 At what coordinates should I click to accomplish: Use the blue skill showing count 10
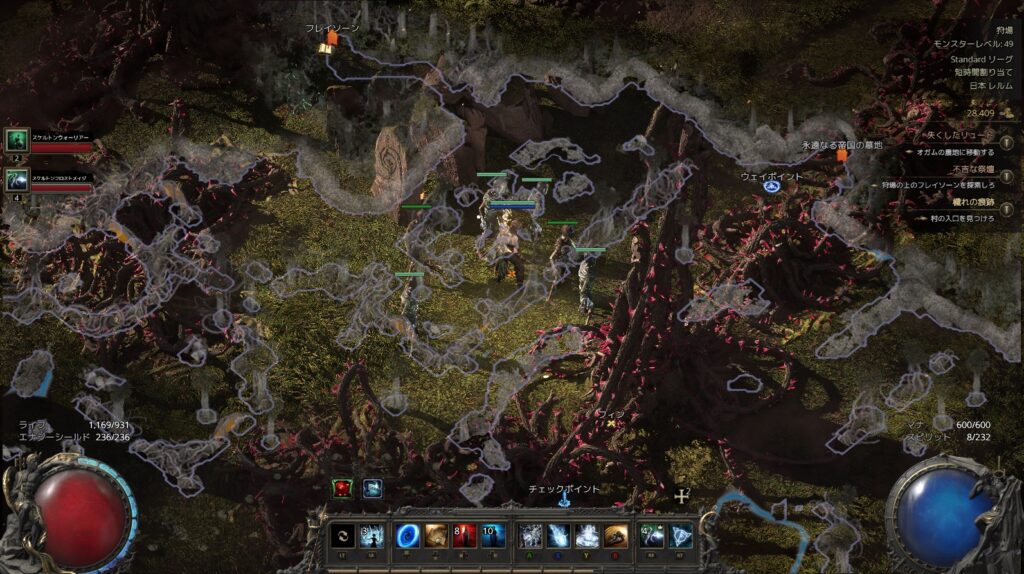[x=491, y=535]
